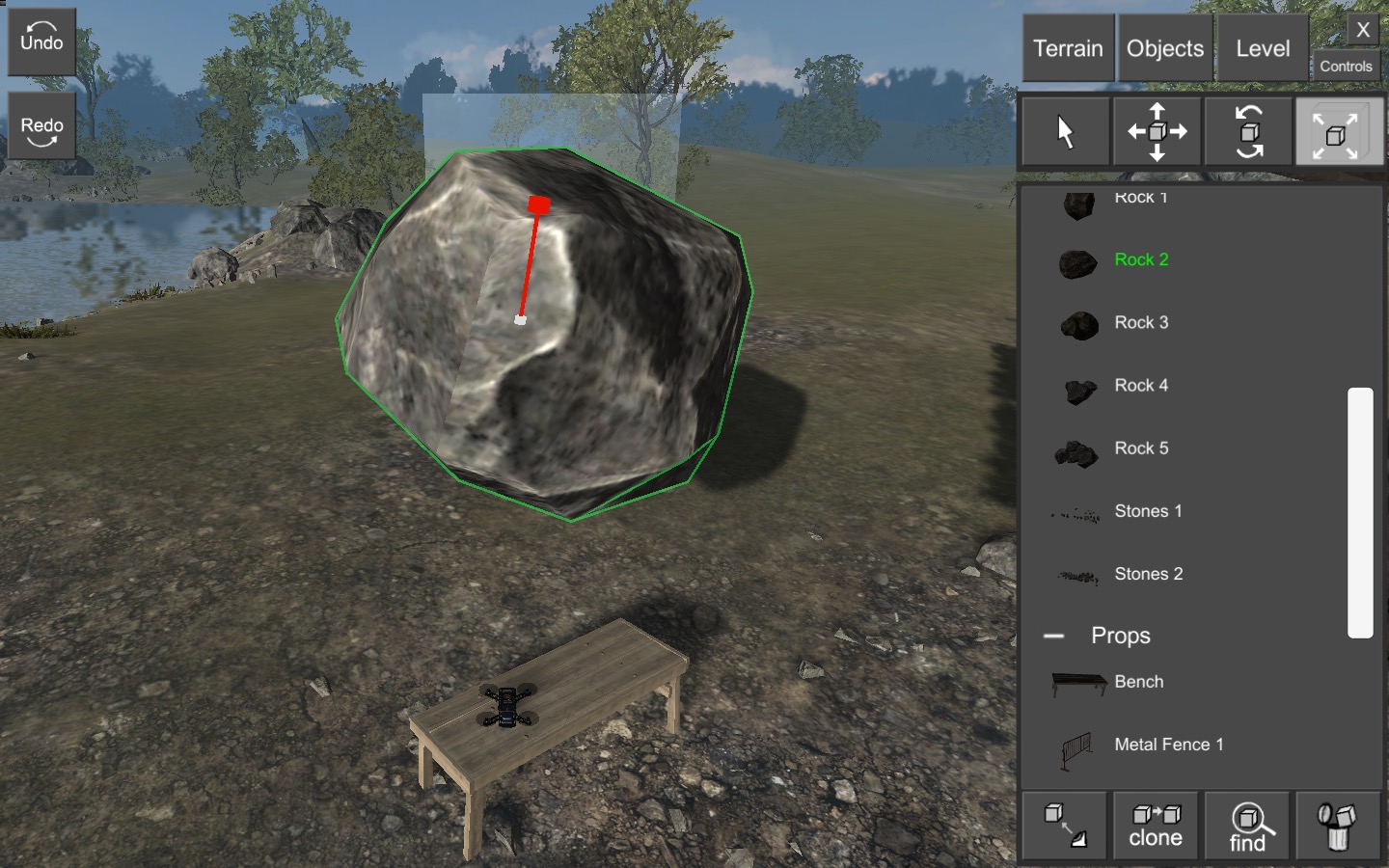The height and width of the screenshot is (868, 1389).
Task: Activate the scale object tool
Action: 1338,132
